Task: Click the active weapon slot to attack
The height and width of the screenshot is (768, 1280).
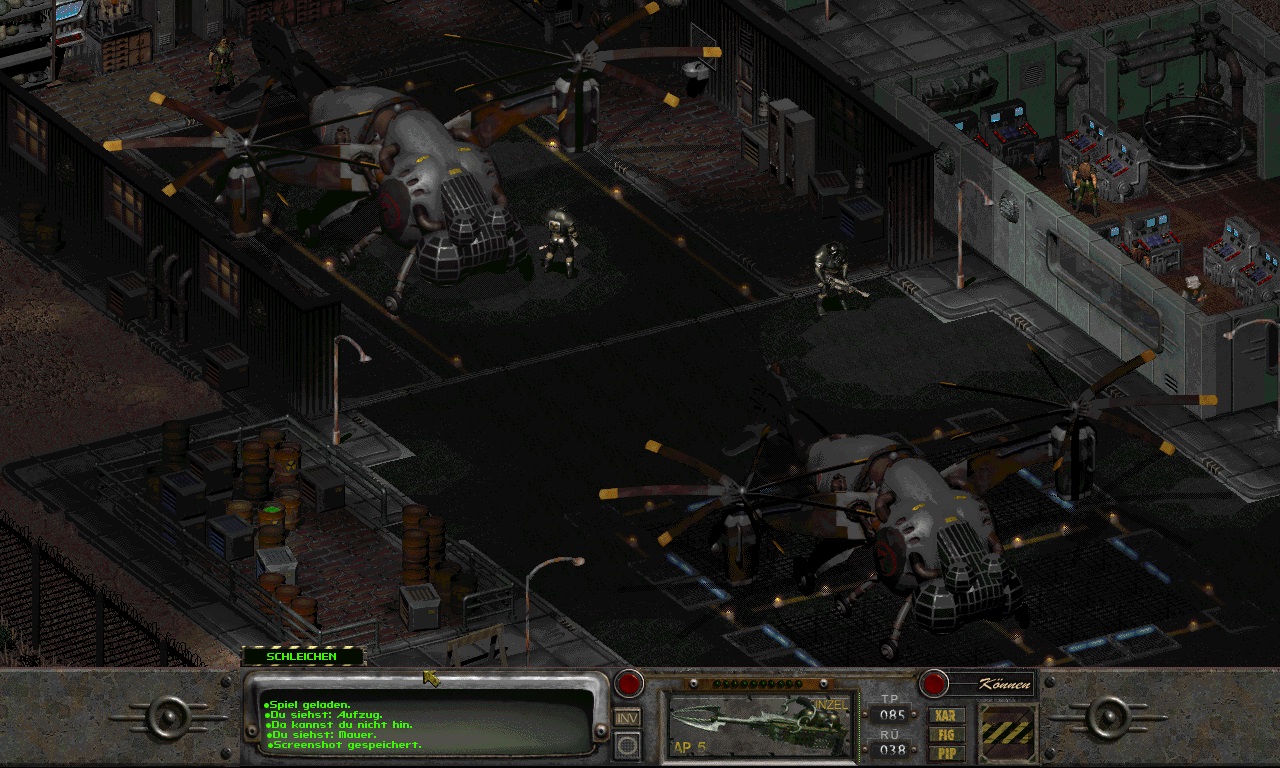Action: coord(762,724)
